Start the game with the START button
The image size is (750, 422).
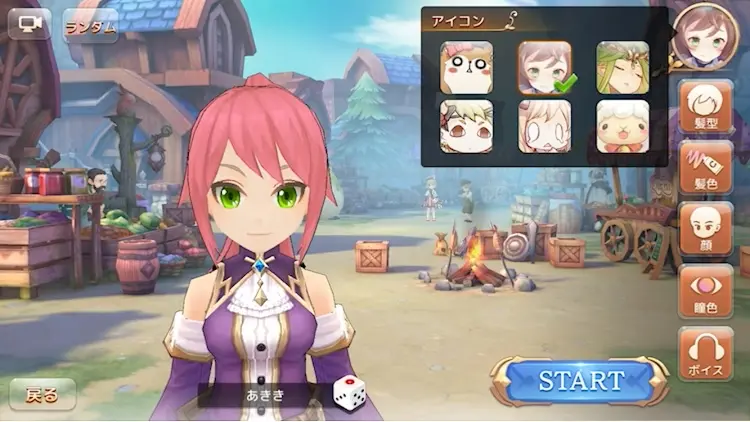click(x=580, y=380)
